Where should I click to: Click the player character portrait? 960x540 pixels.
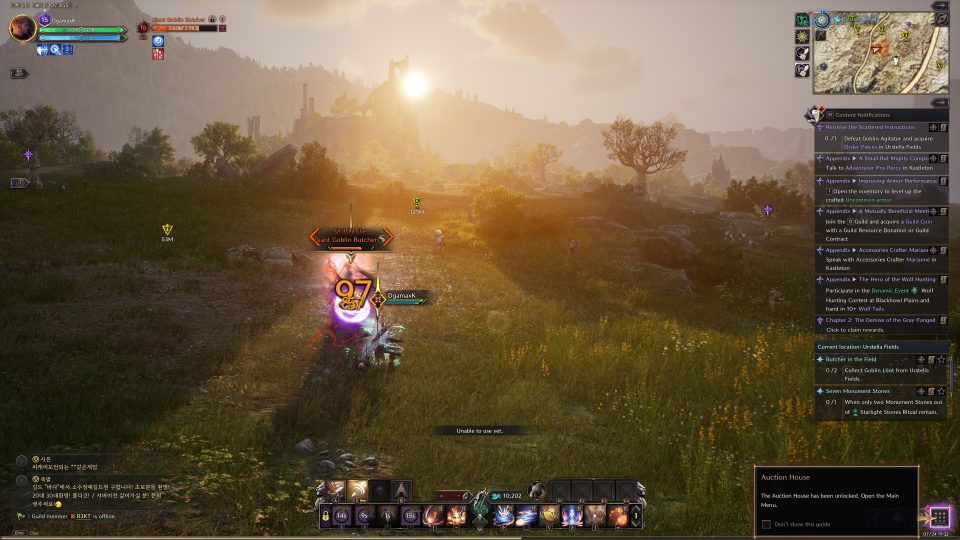coord(22,29)
